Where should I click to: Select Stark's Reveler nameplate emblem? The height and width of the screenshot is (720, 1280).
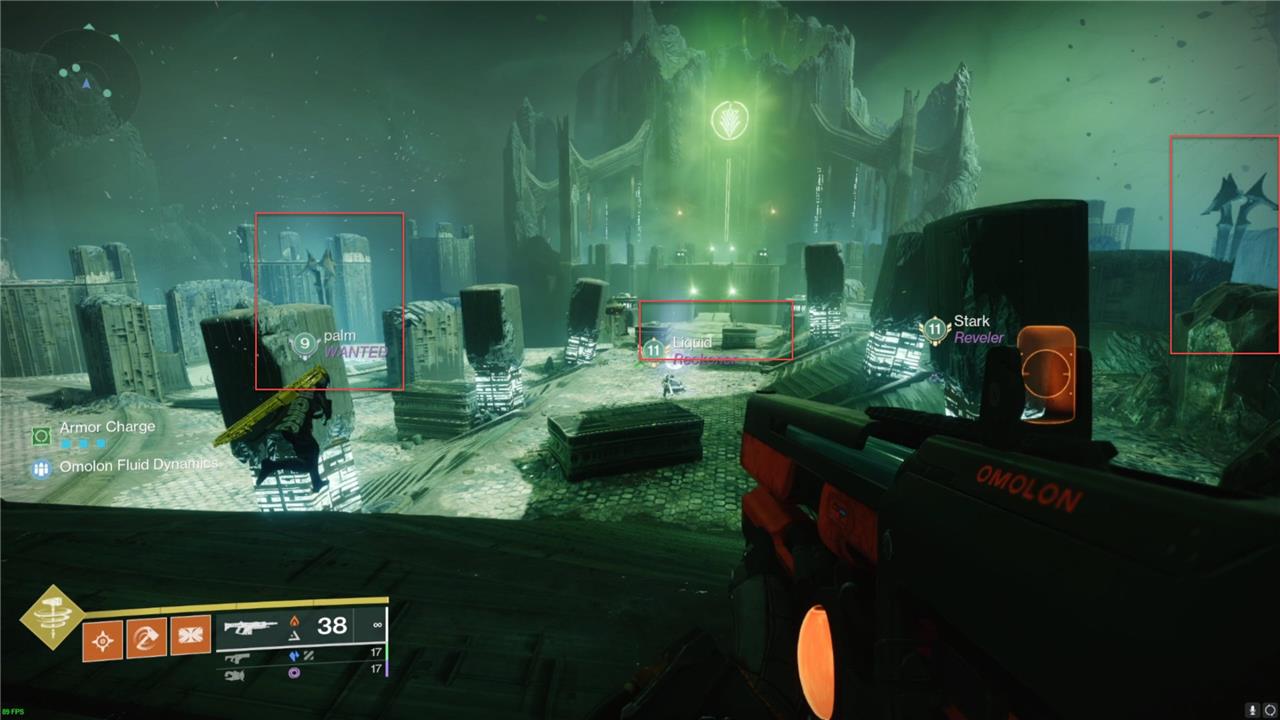coord(934,329)
